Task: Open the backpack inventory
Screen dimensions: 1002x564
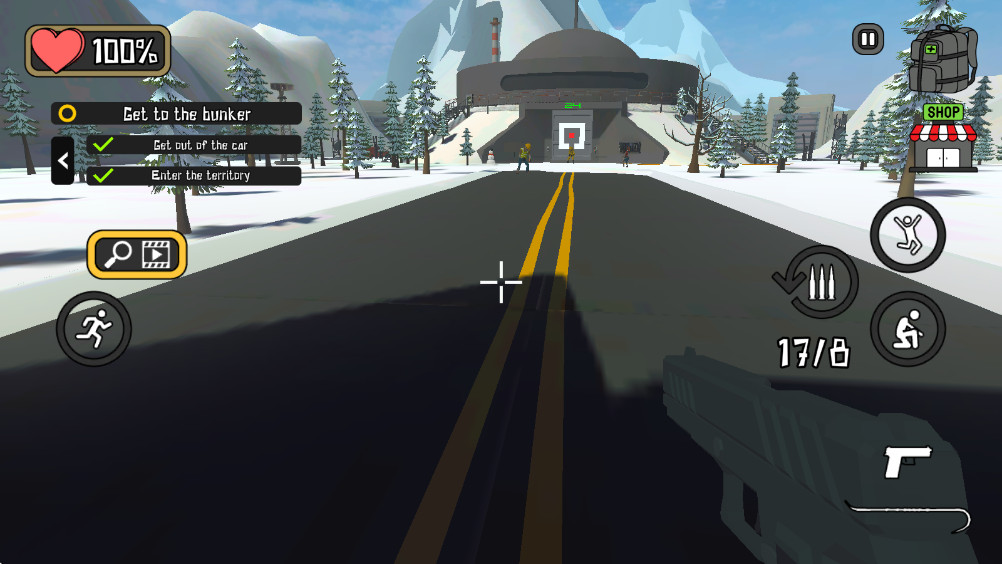Action: point(941,58)
